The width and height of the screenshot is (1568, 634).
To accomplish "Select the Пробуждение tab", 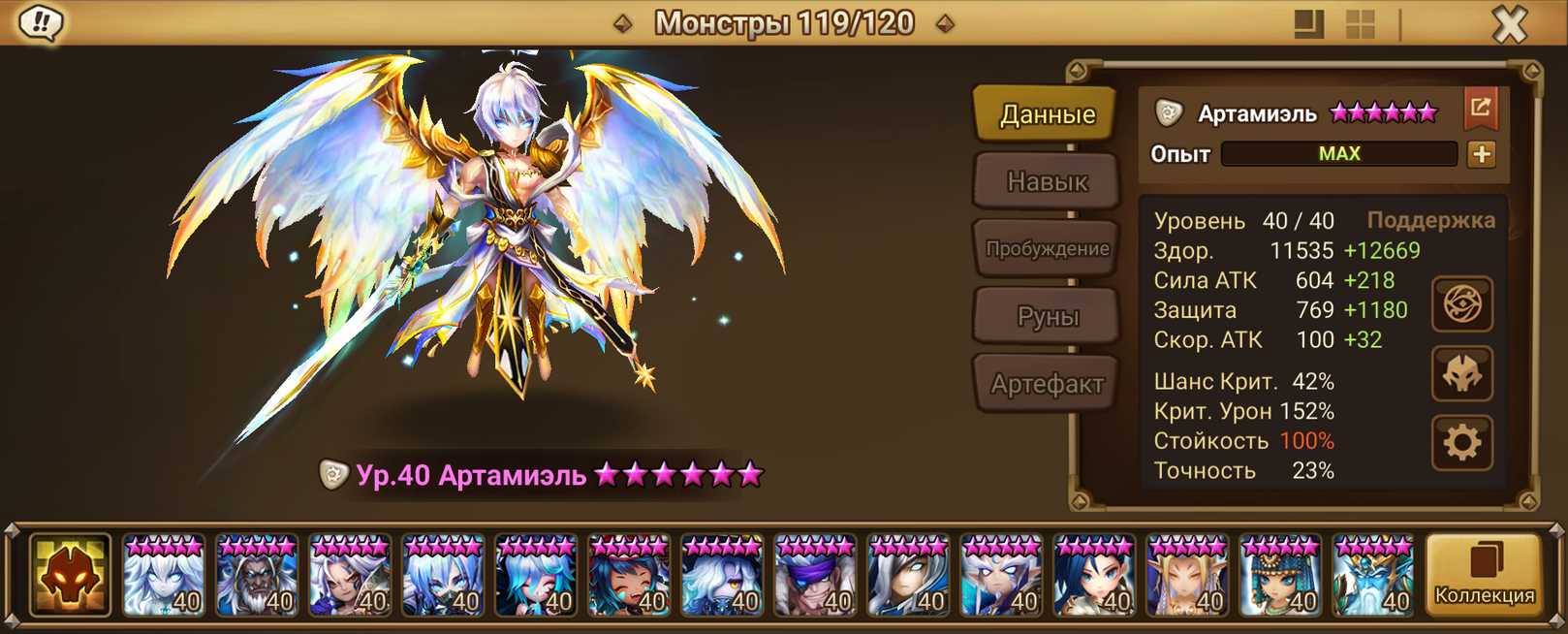I will click(1047, 249).
